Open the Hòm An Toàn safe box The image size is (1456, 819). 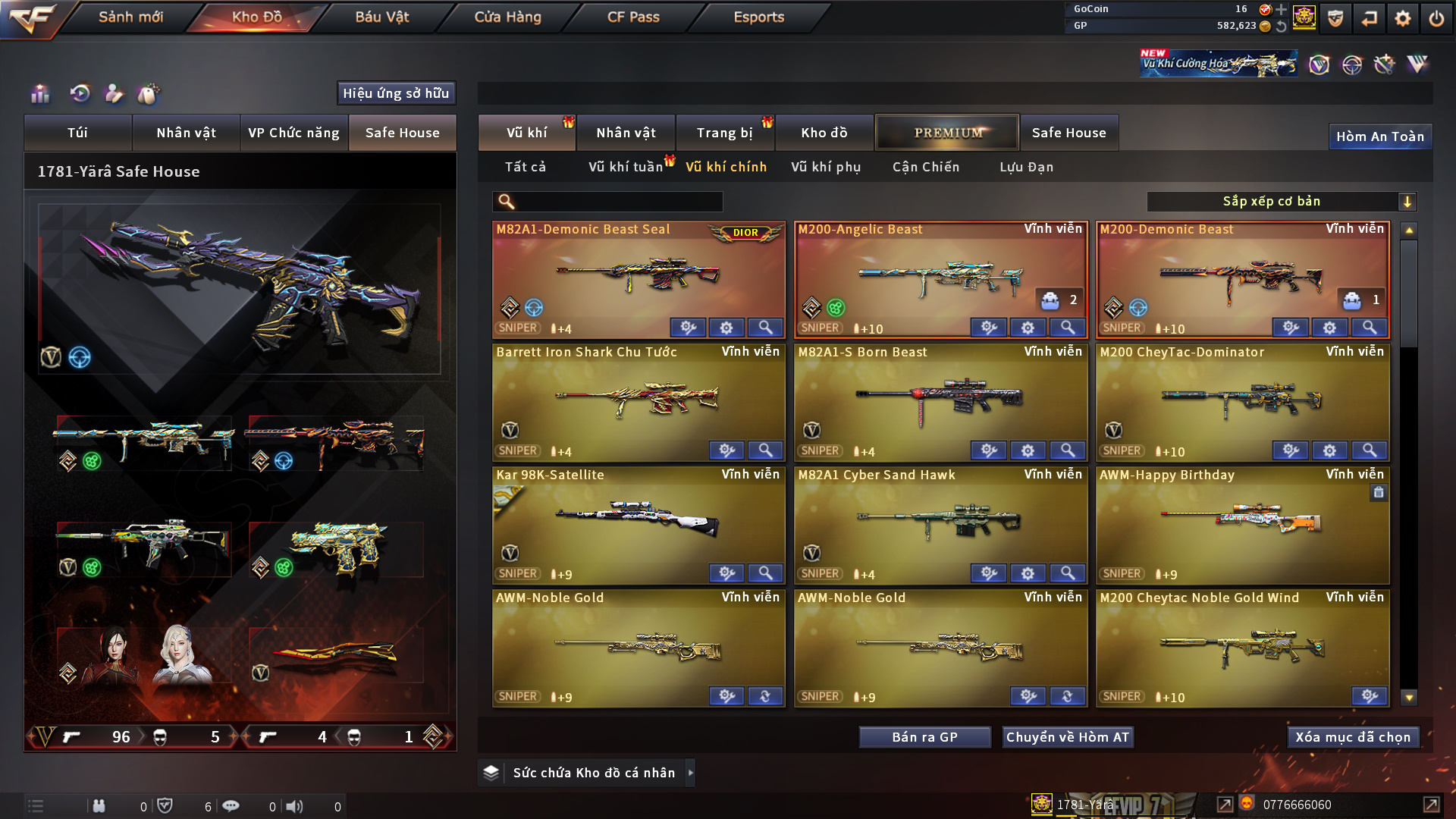(1379, 136)
